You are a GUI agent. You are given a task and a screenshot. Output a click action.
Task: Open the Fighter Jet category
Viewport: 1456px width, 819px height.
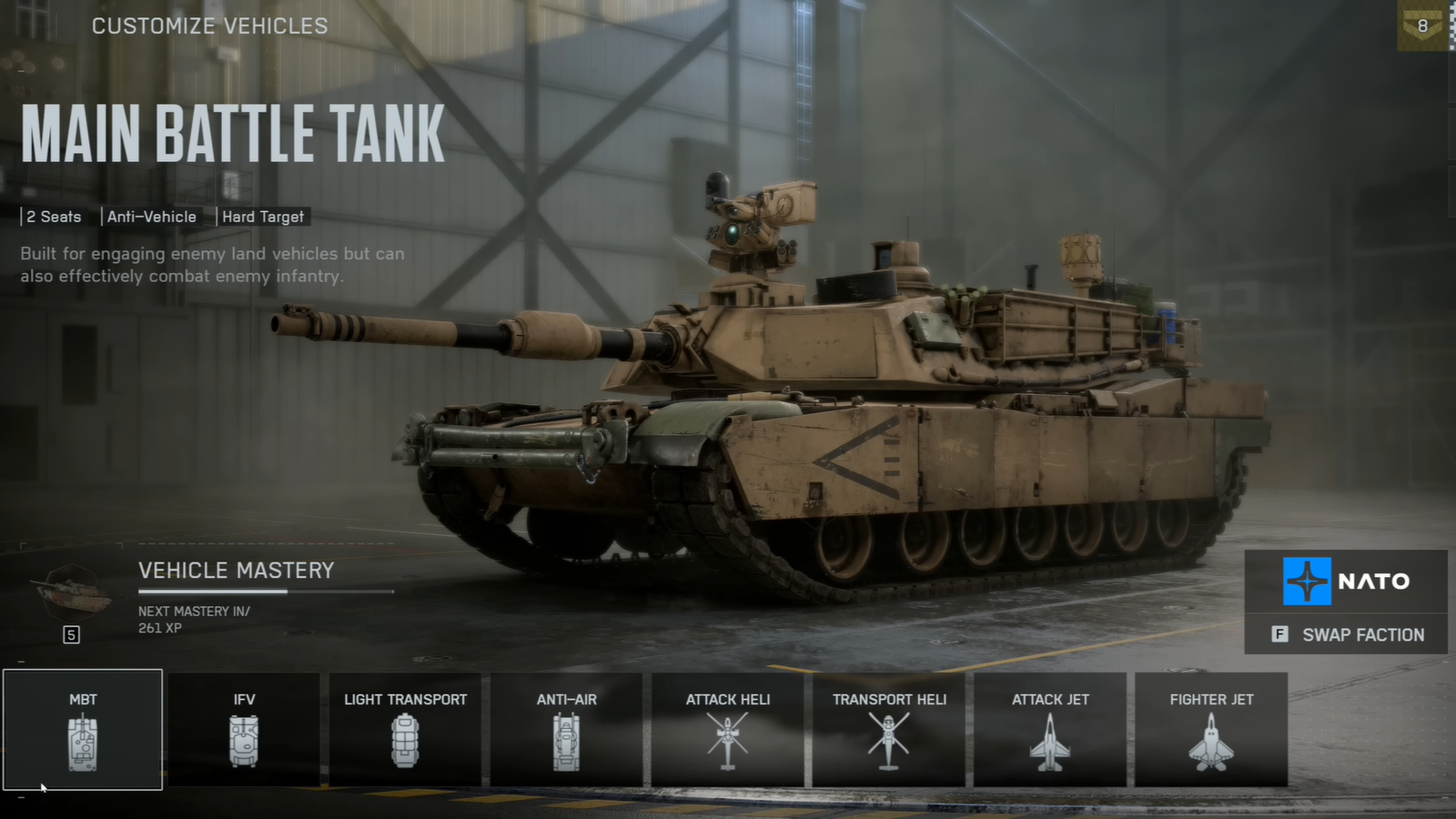coord(1211,730)
